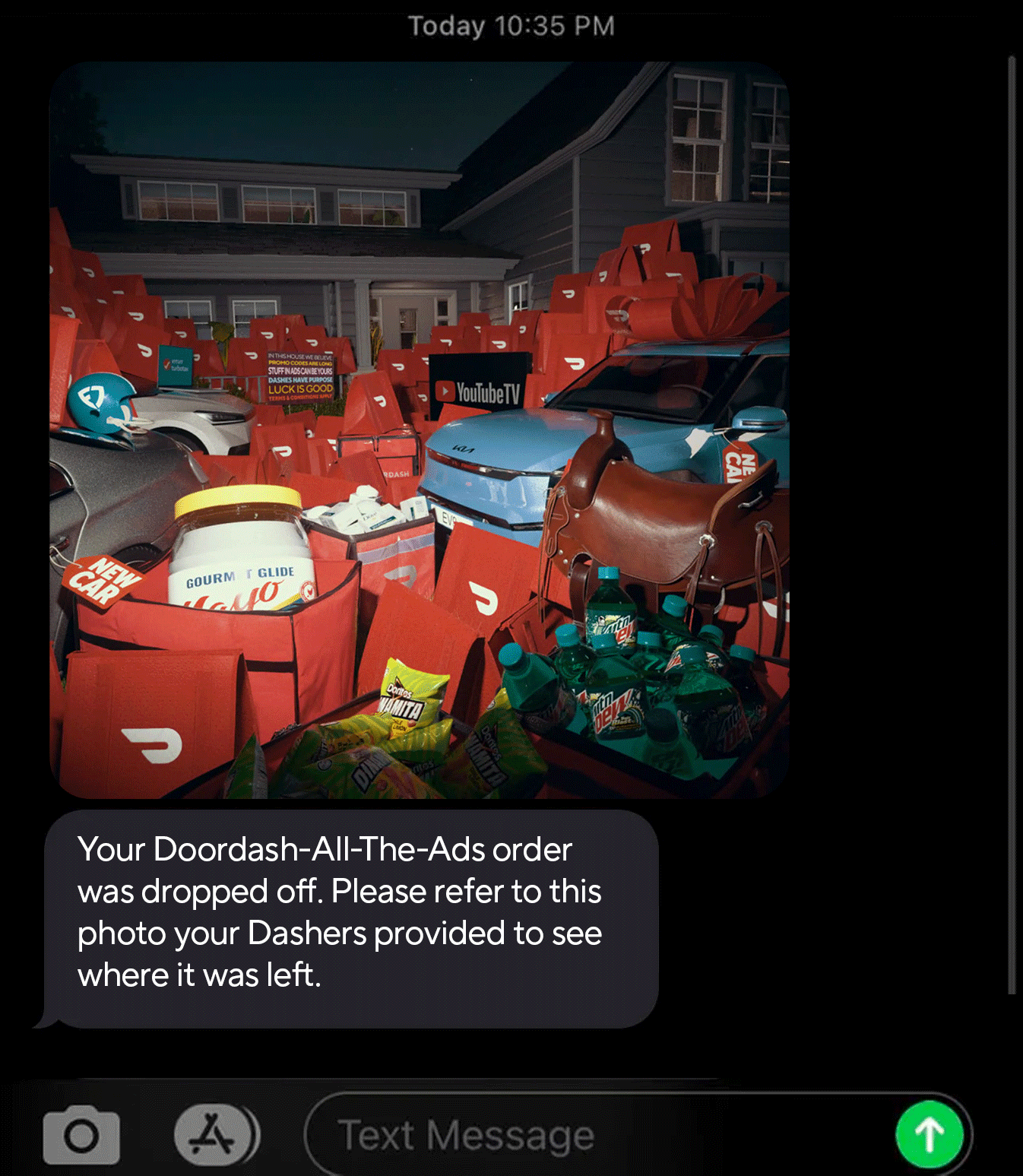Tap the camera icon
Viewport: 1023px width, 1176px height.
(x=81, y=1136)
